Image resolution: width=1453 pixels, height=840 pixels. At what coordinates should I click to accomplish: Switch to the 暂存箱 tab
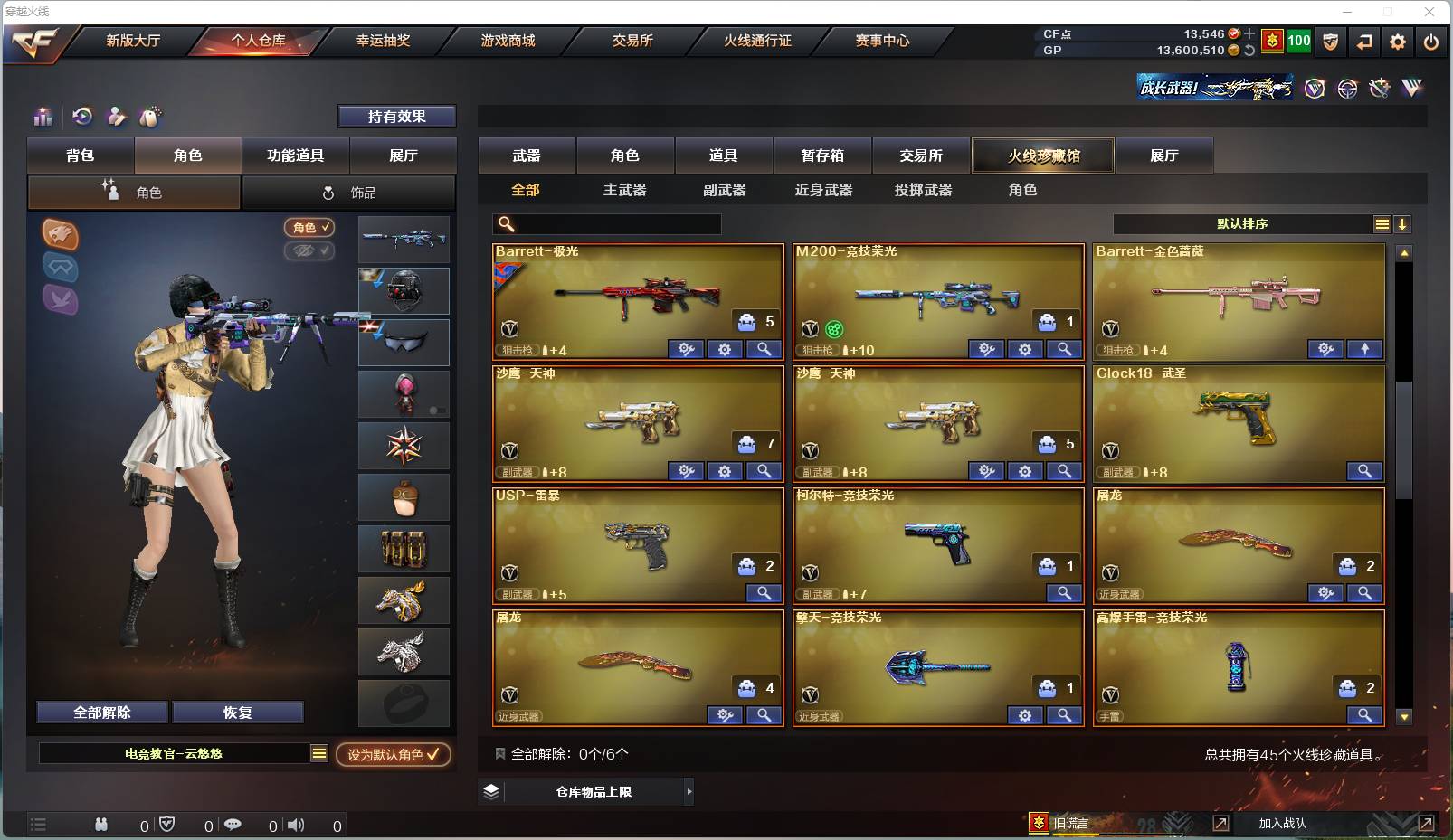tap(821, 156)
